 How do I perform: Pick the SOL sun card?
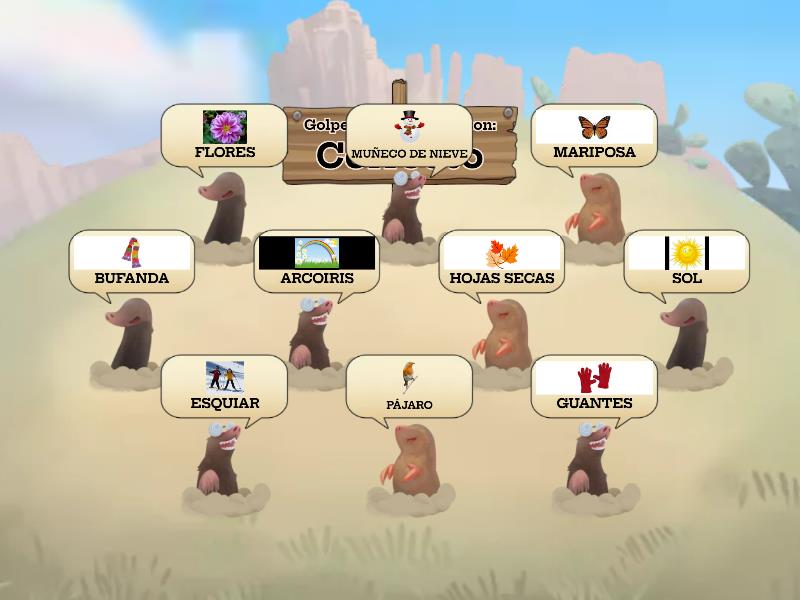point(686,262)
